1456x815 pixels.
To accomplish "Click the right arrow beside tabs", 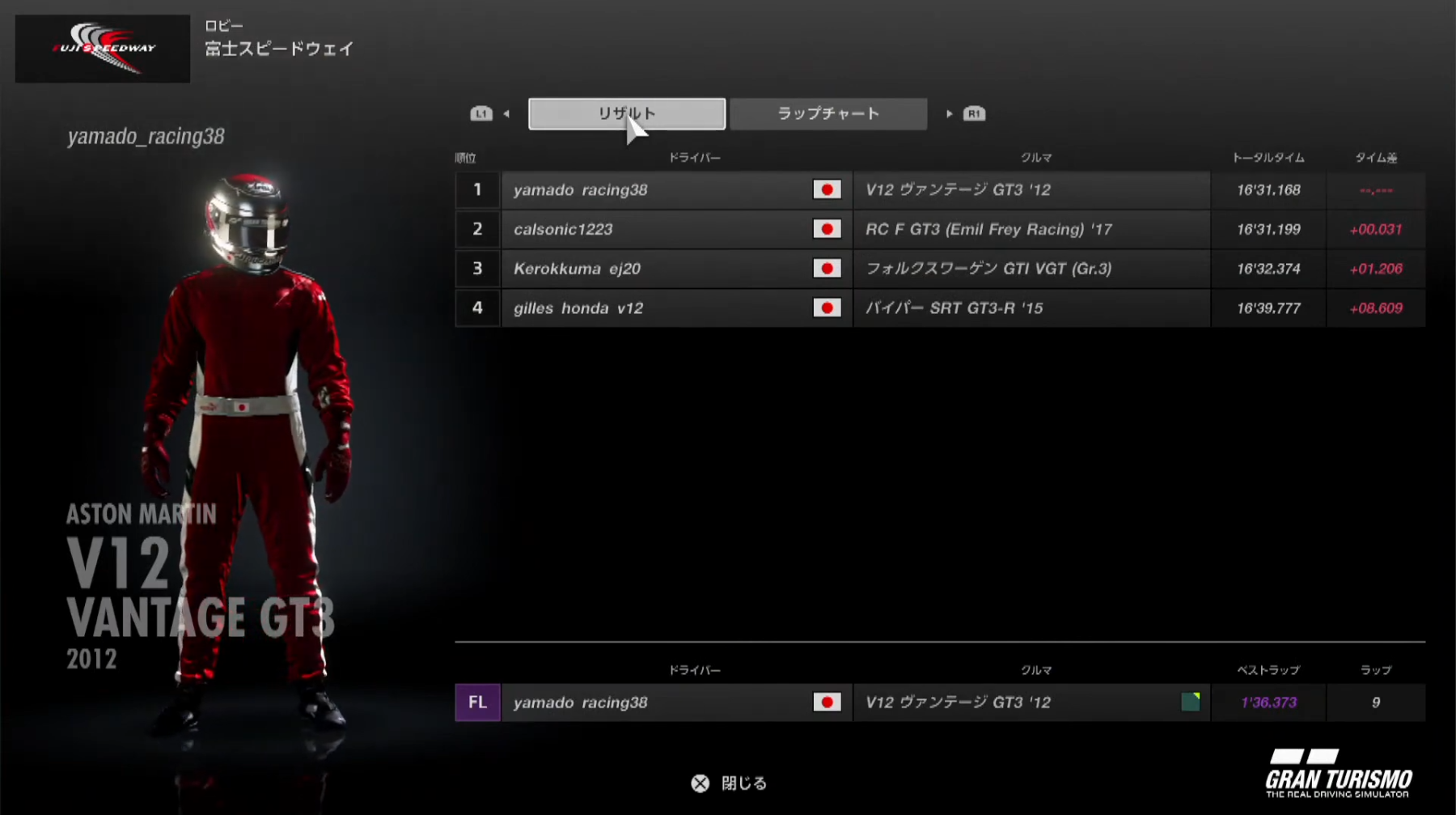I will click(x=949, y=114).
